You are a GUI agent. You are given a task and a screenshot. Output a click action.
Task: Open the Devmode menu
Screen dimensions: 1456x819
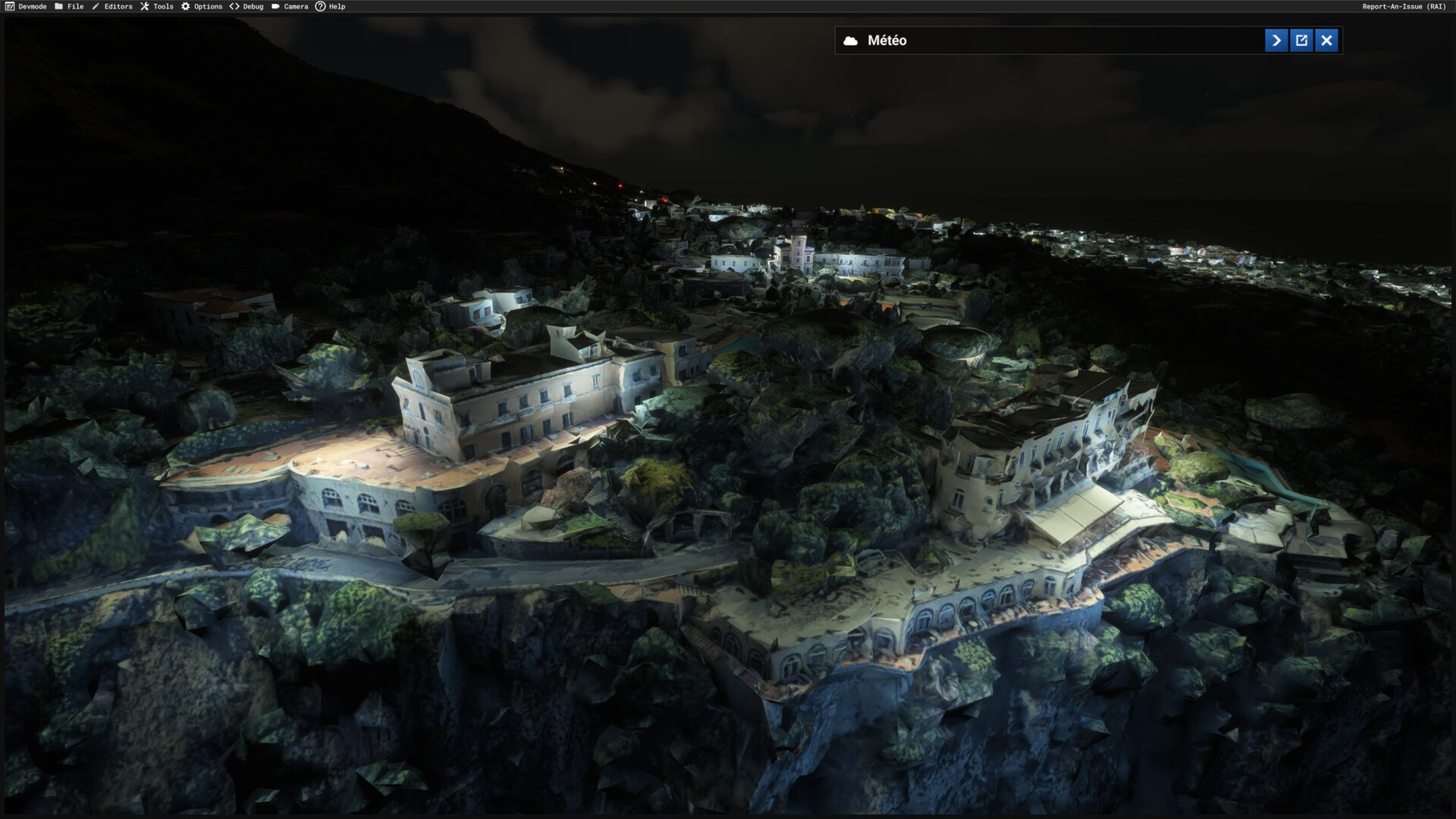tap(26, 6)
